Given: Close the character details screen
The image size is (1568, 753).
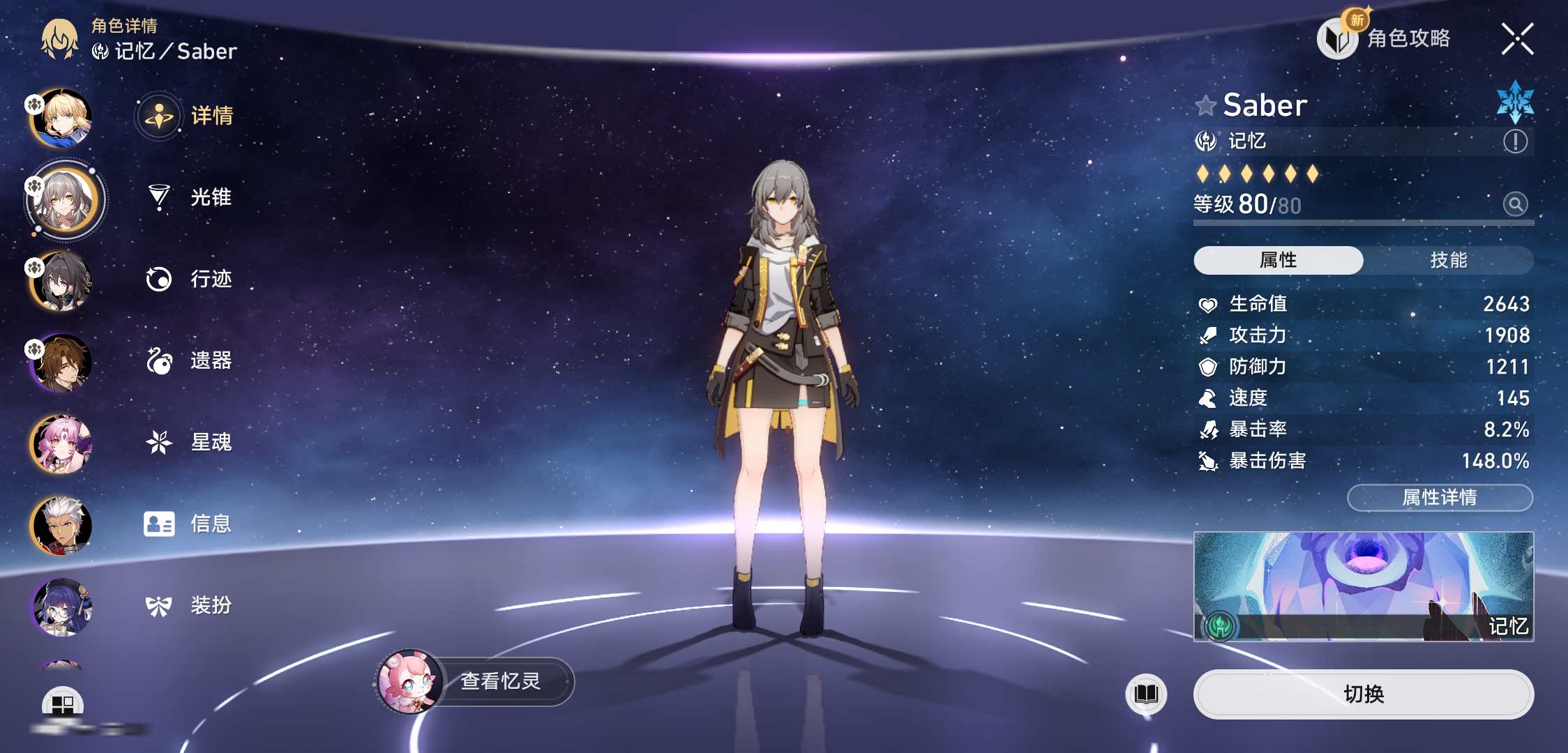Looking at the screenshot, I should pos(1517,39).
